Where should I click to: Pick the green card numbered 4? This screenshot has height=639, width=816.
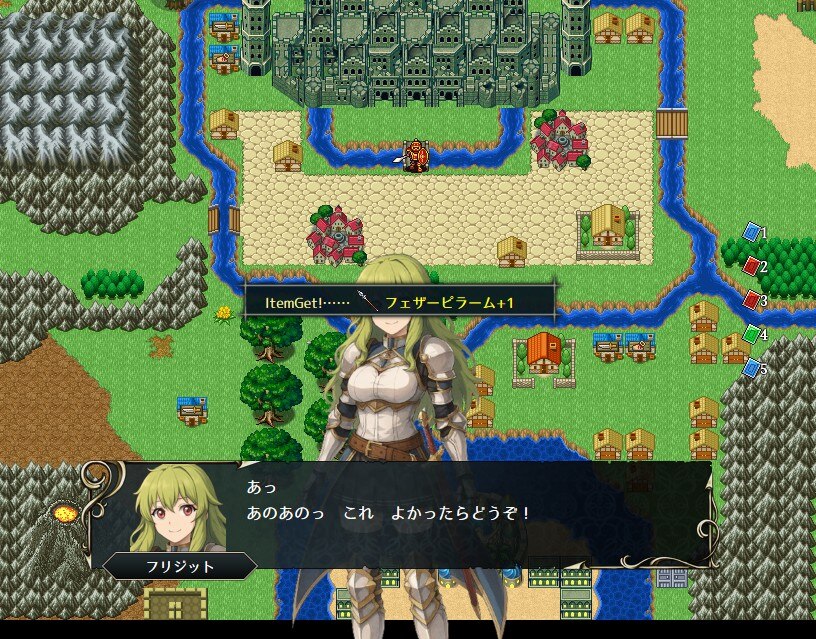(751, 334)
